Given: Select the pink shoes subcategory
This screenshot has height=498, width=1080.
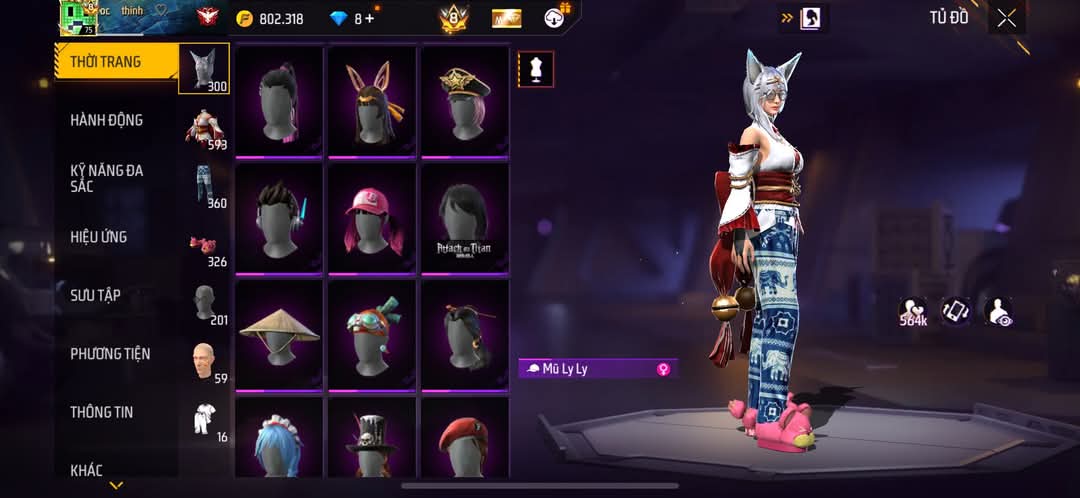Looking at the screenshot, I should pyautogui.click(x=205, y=247).
